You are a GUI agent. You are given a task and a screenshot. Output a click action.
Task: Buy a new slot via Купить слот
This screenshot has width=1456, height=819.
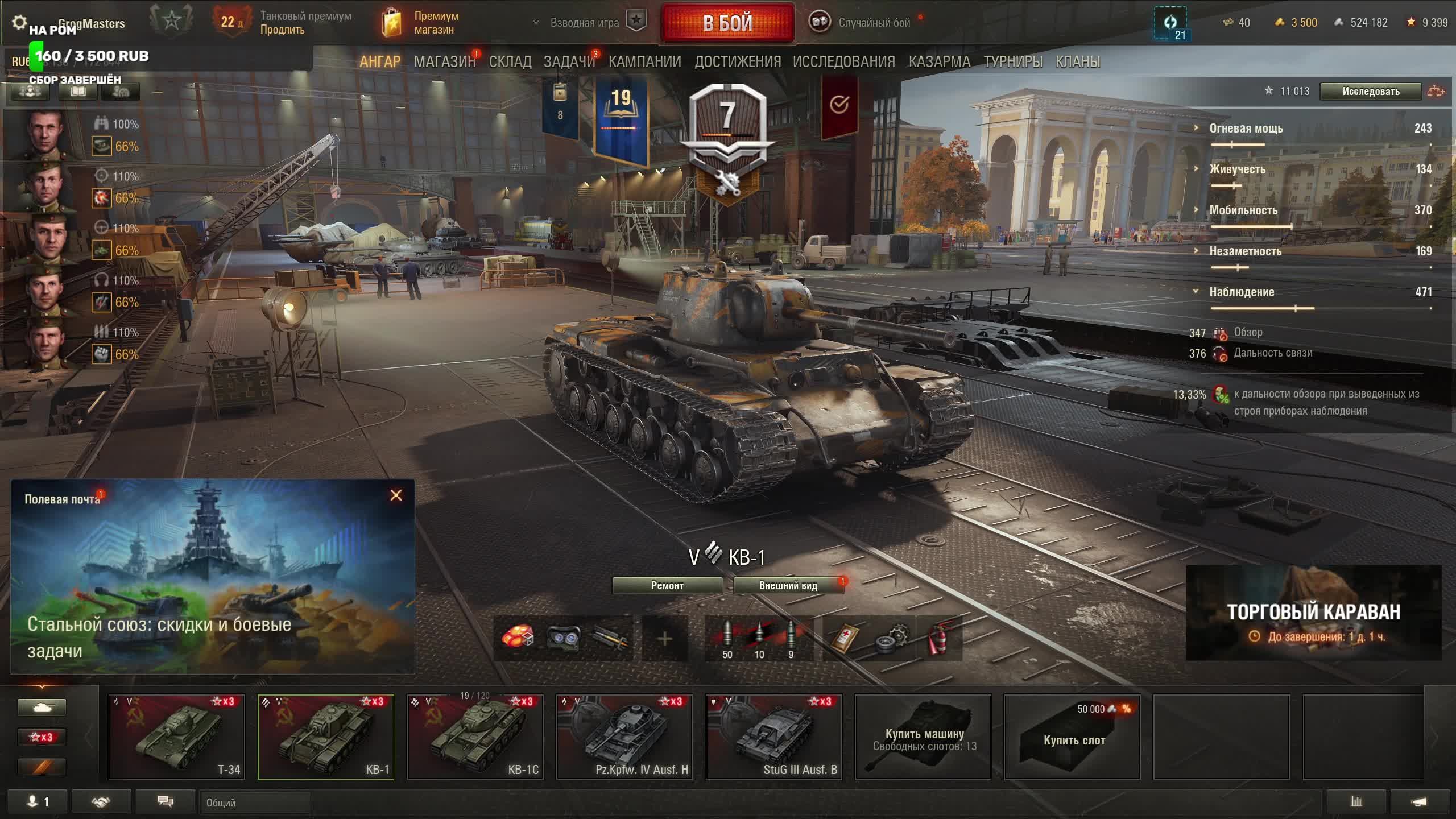1073,737
